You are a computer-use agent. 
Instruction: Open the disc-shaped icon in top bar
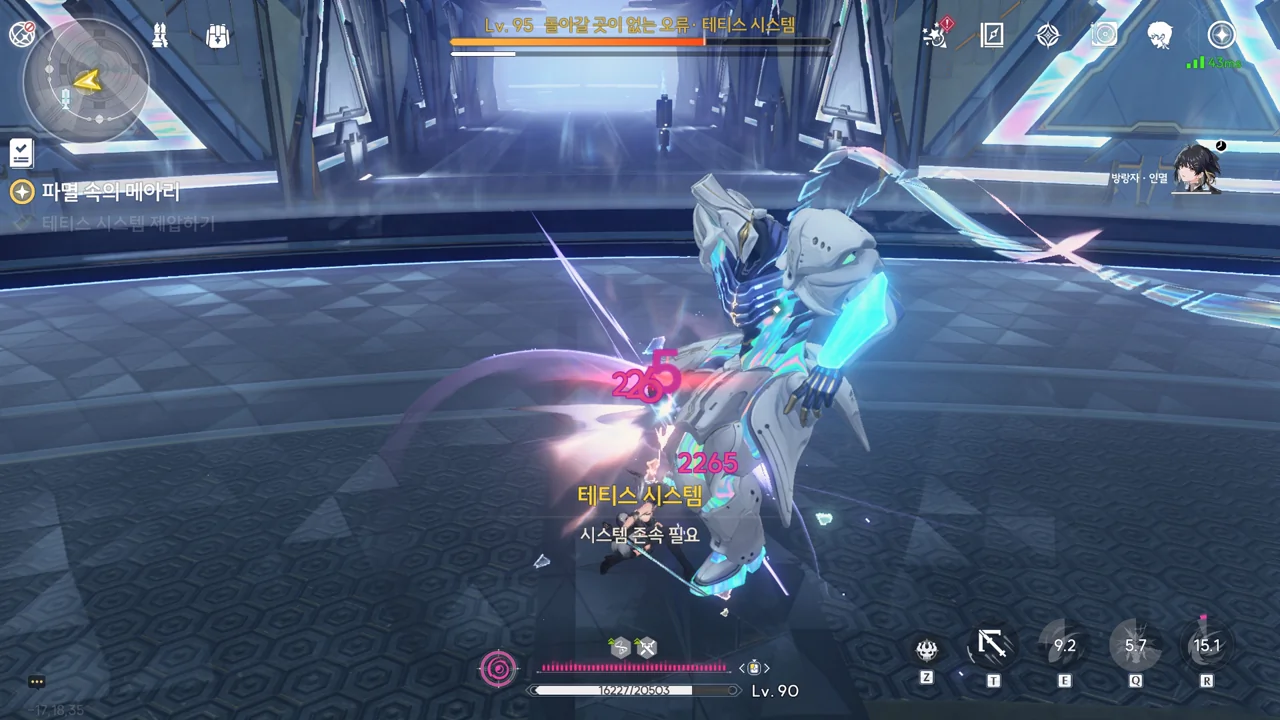(1104, 35)
